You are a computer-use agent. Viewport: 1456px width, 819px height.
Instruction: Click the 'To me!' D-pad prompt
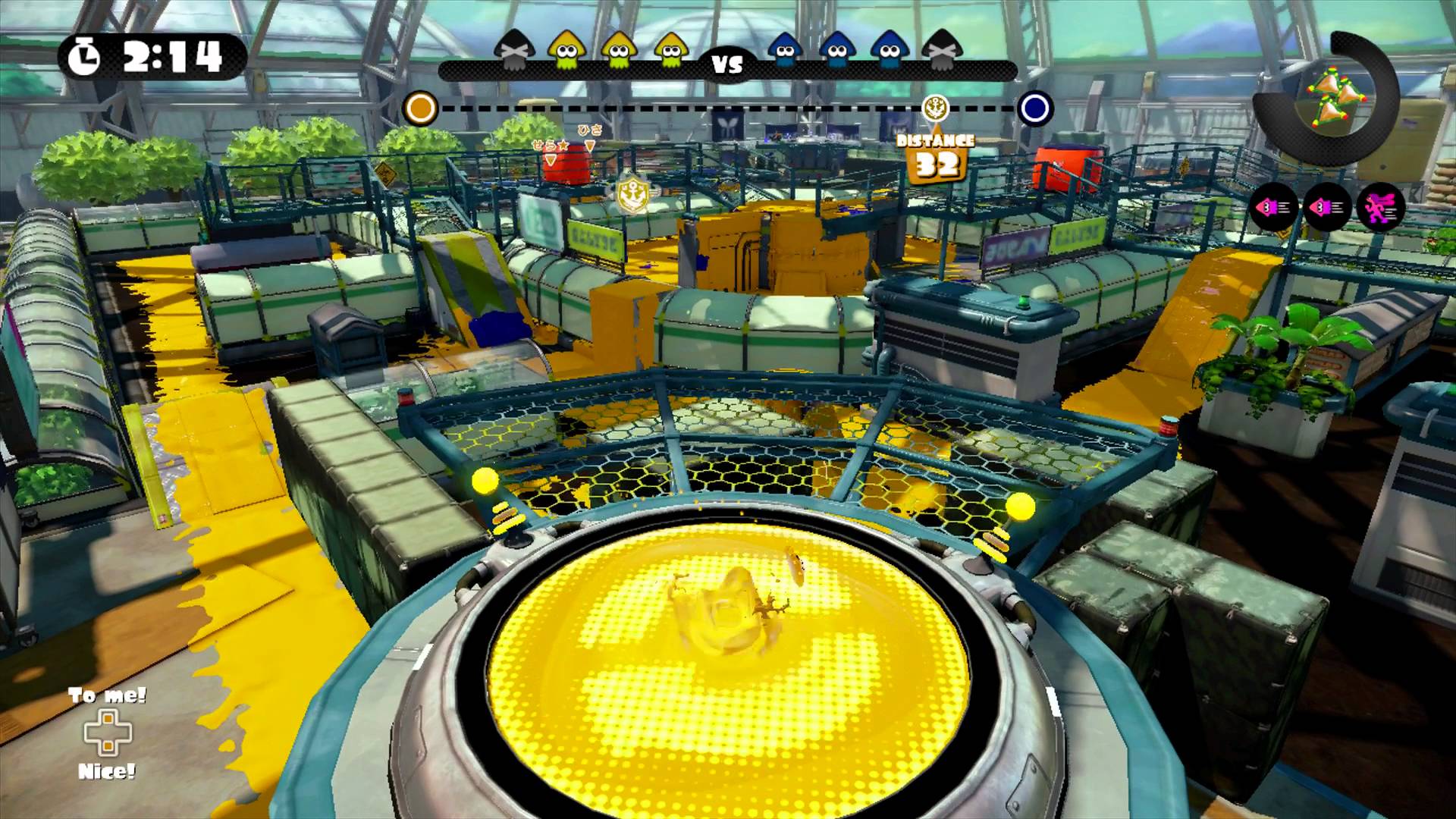tap(105, 695)
